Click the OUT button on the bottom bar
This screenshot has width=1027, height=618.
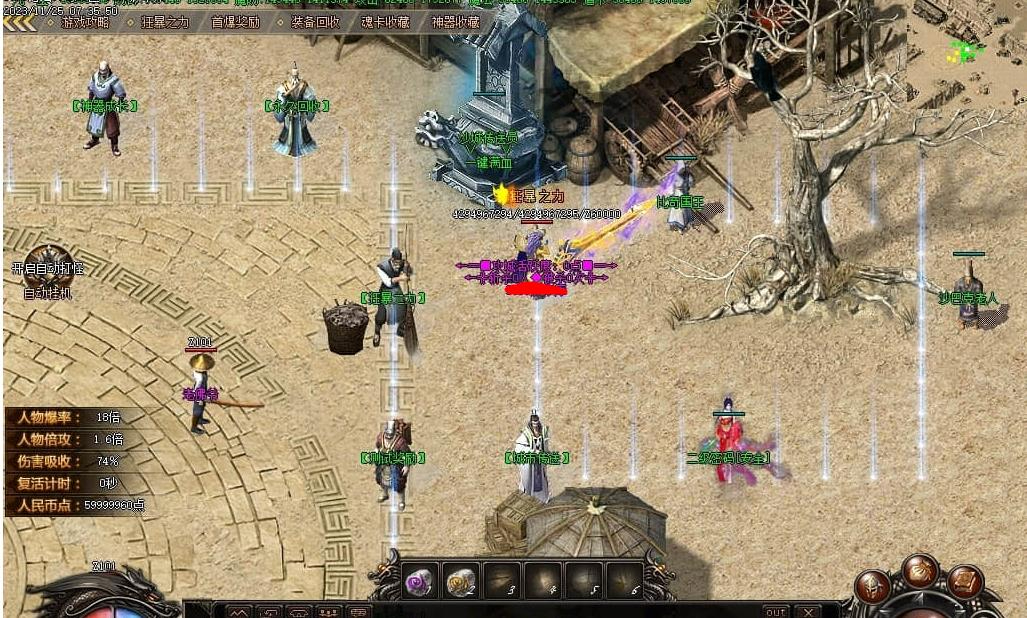pyautogui.click(x=775, y=611)
